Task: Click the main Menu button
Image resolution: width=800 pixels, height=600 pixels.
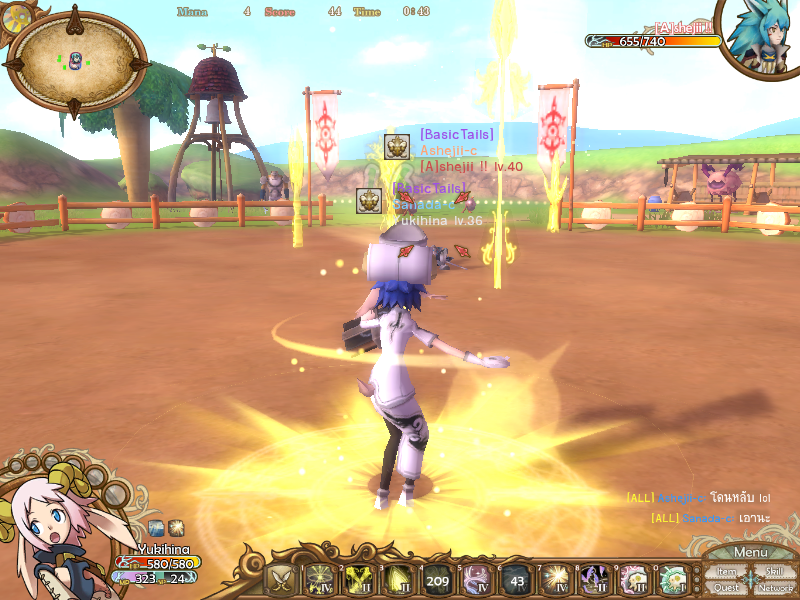Action: (750, 552)
